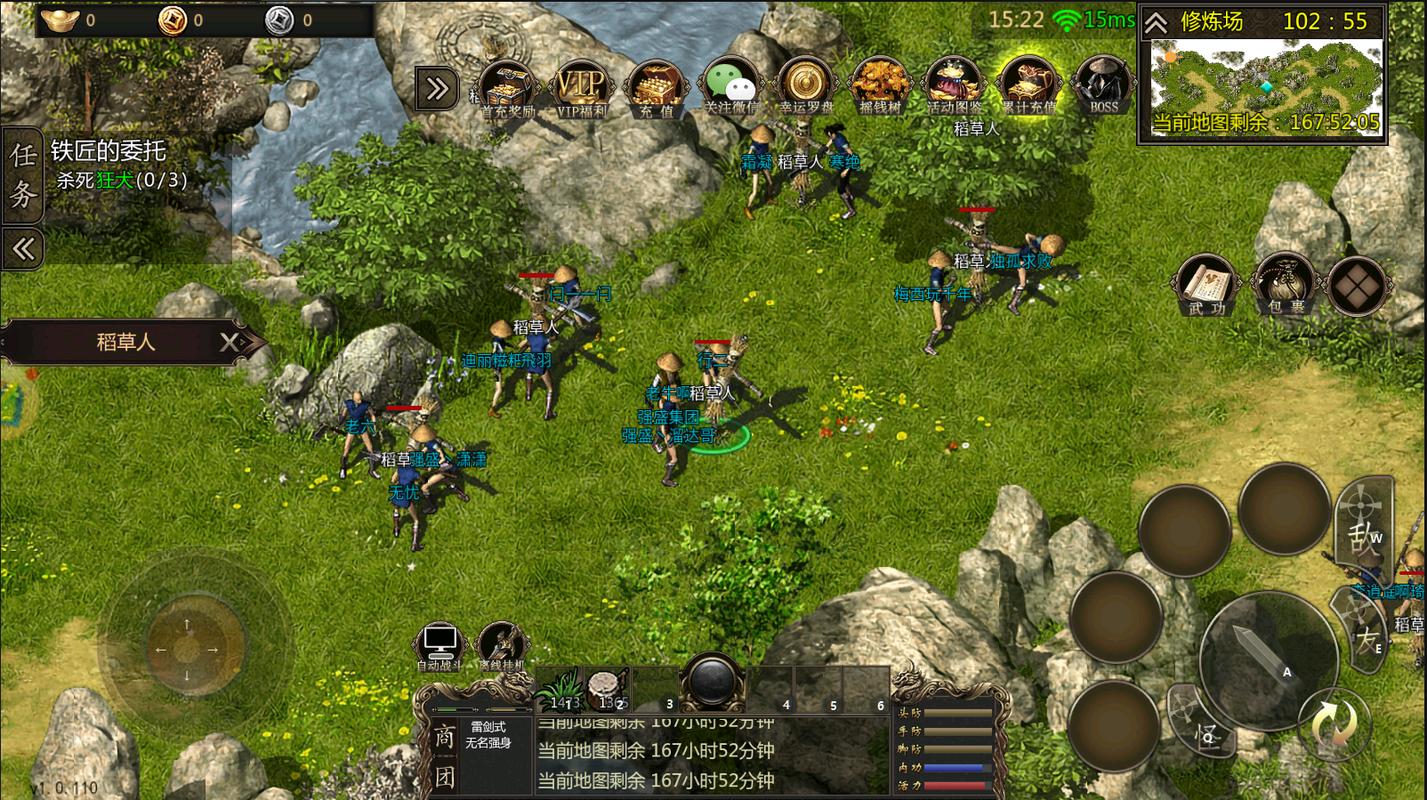Click the 修炼场 minimap
The width and height of the screenshot is (1427, 800).
1263,76
